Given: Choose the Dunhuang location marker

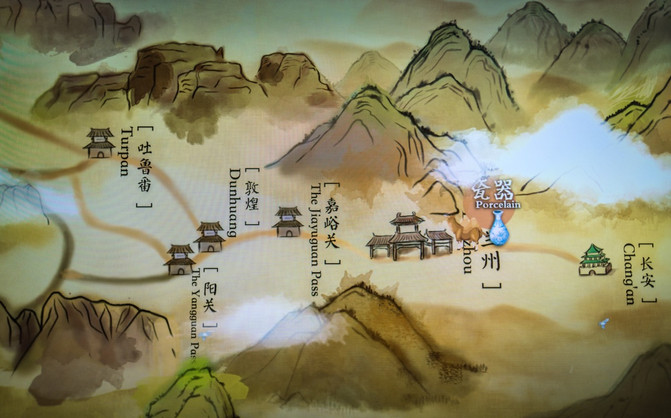Looking at the screenshot, I should click(x=210, y=236).
